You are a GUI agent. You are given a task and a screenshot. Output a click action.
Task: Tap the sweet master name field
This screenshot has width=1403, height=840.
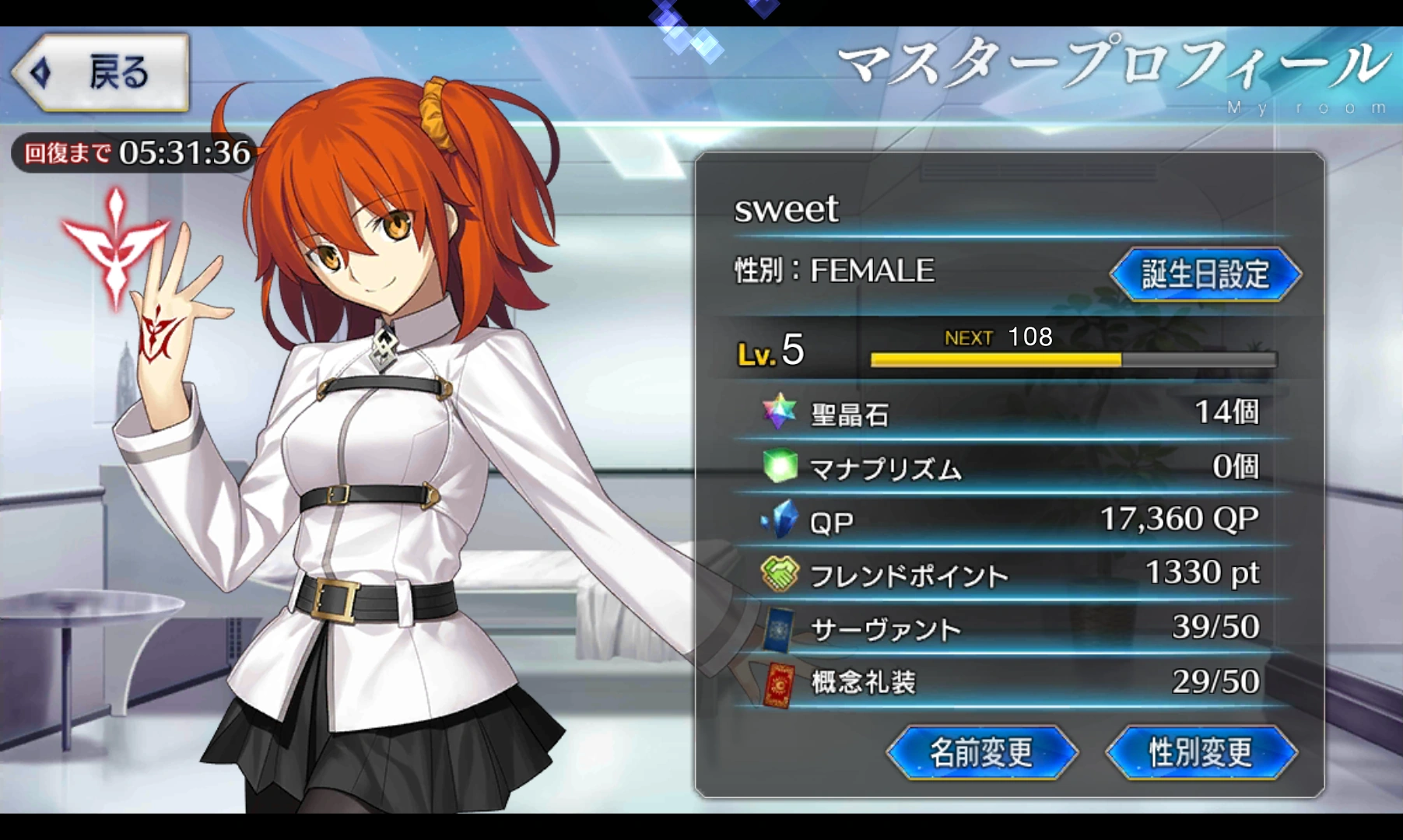tap(787, 209)
